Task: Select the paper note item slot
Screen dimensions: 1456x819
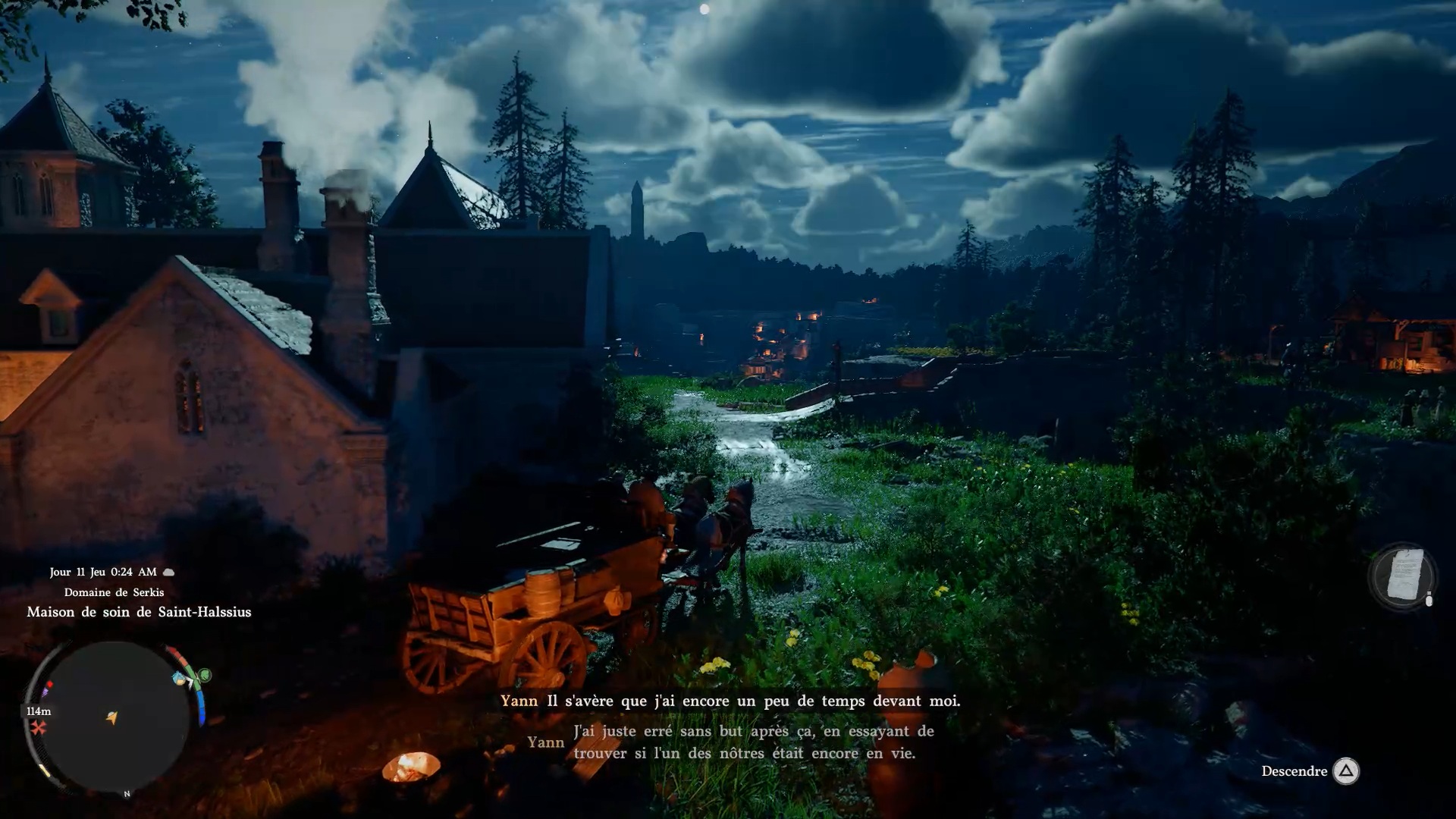Action: point(1403,576)
